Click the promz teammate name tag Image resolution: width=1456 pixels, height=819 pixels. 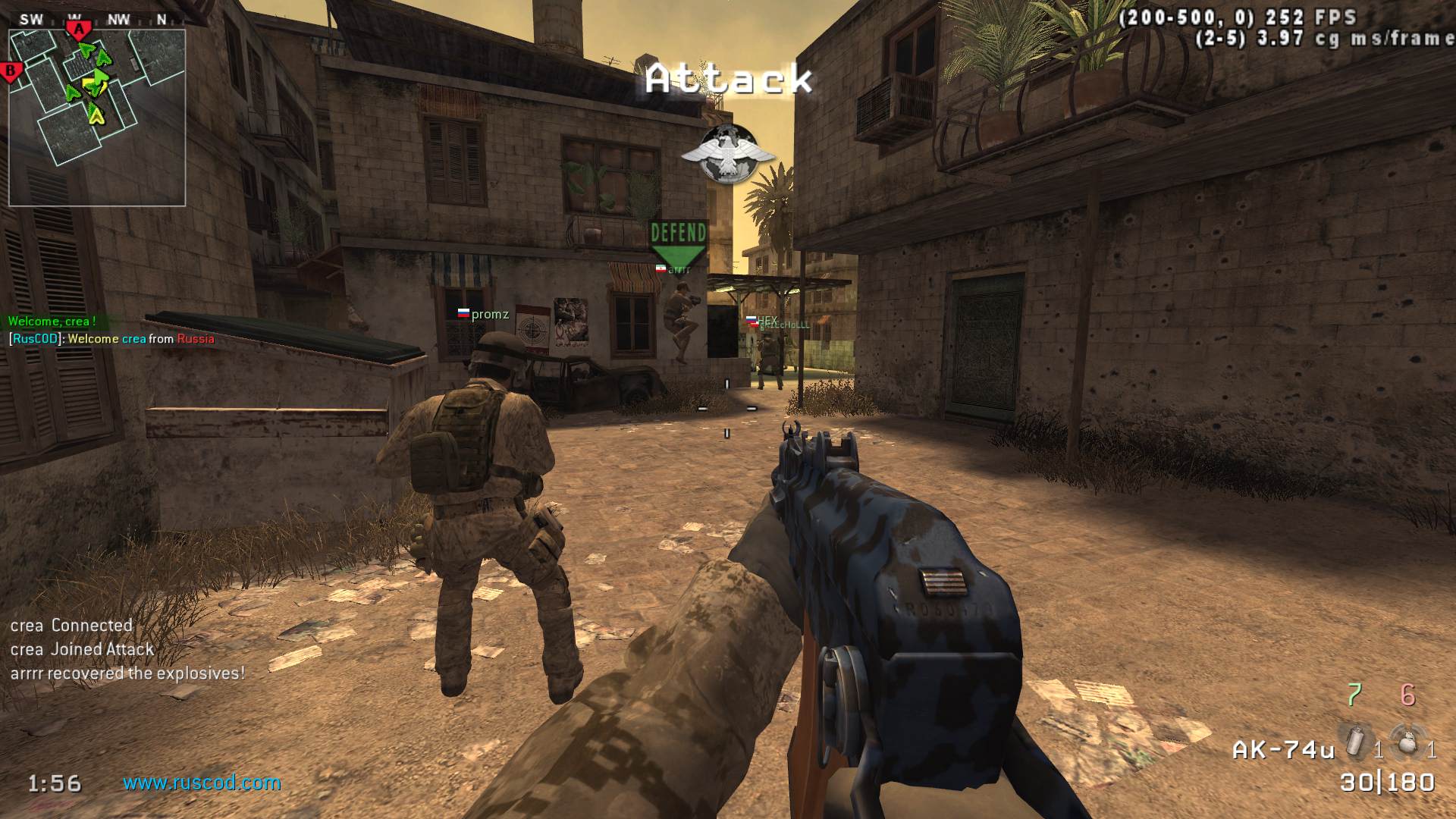pos(489,314)
